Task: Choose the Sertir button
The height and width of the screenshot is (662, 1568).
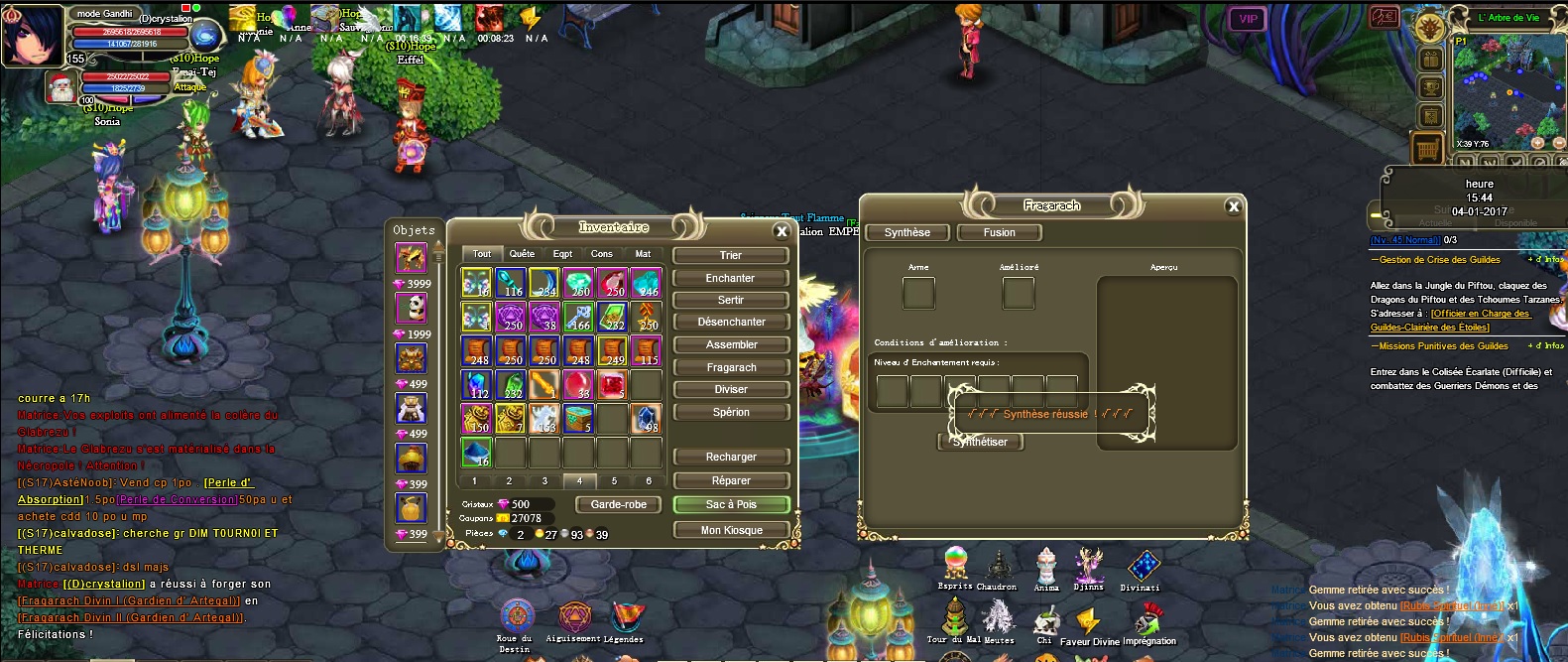Action: click(731, 301)
